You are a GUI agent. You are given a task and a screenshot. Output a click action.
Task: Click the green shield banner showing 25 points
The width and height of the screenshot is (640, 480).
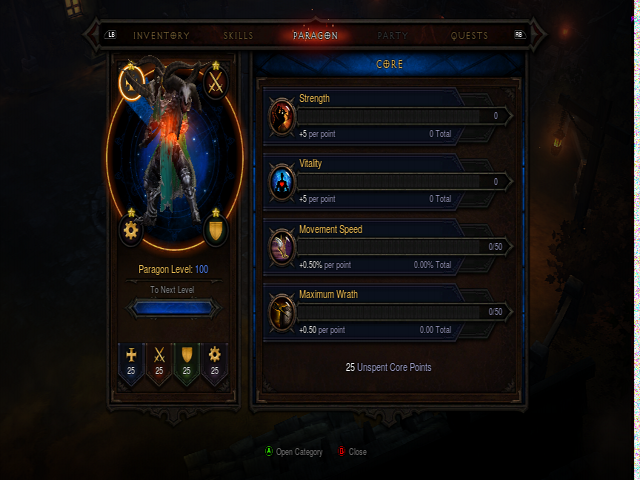click(186, 362)
